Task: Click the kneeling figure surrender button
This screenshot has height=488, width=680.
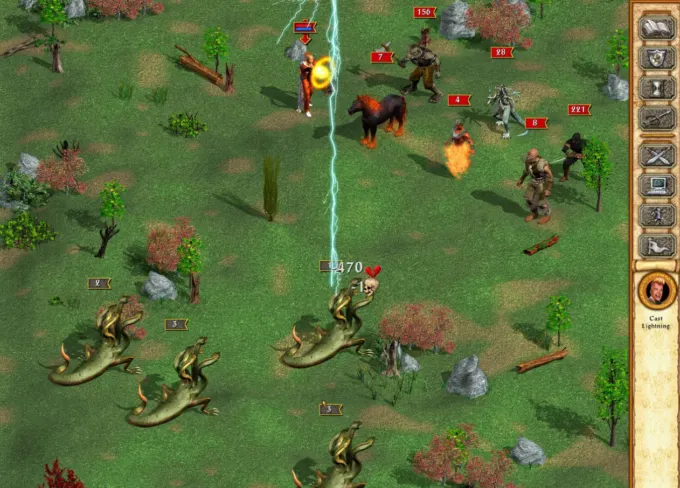Action: pos(655,245)
